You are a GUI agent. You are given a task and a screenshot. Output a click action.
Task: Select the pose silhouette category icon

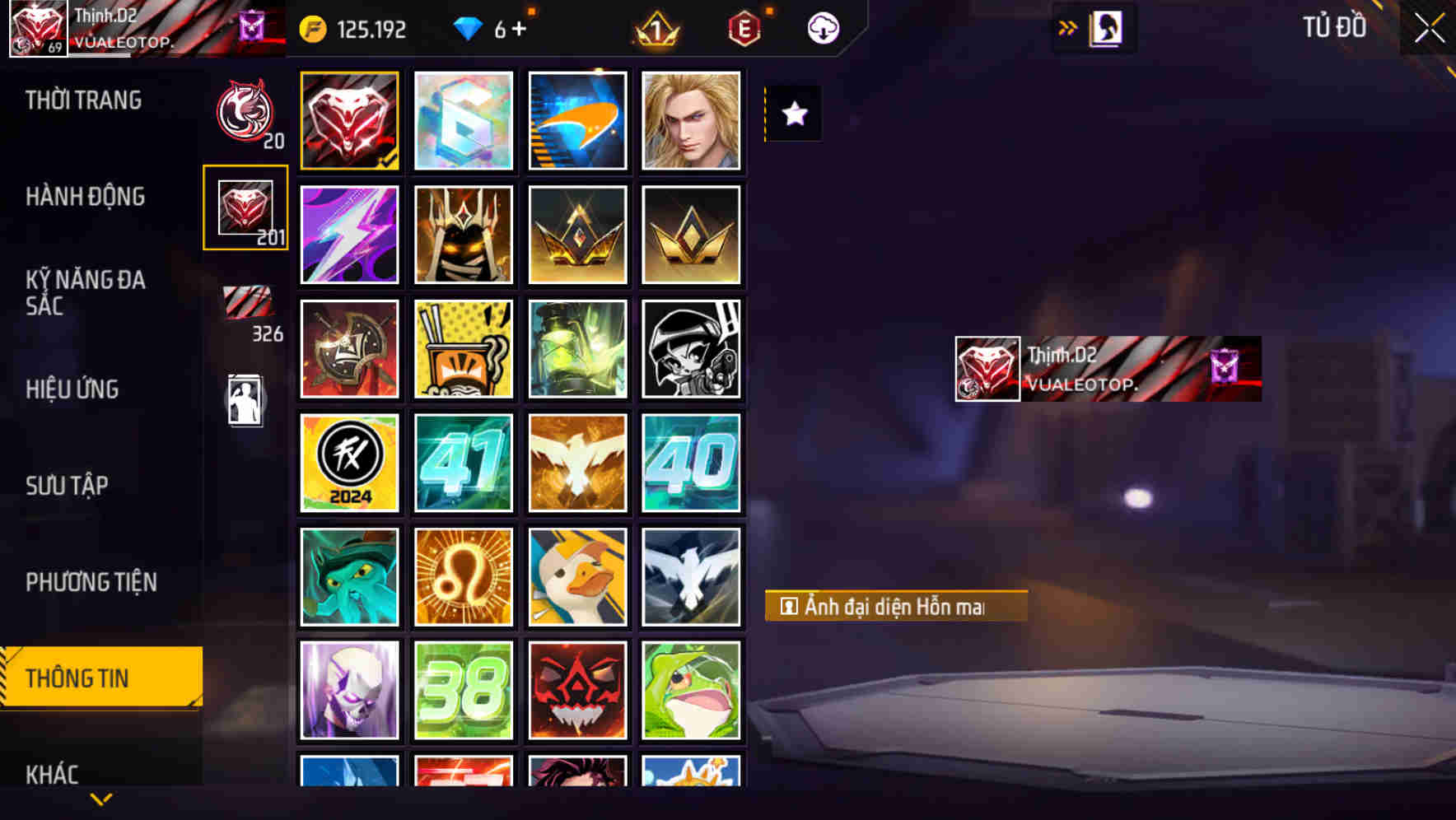pos(245,398)
